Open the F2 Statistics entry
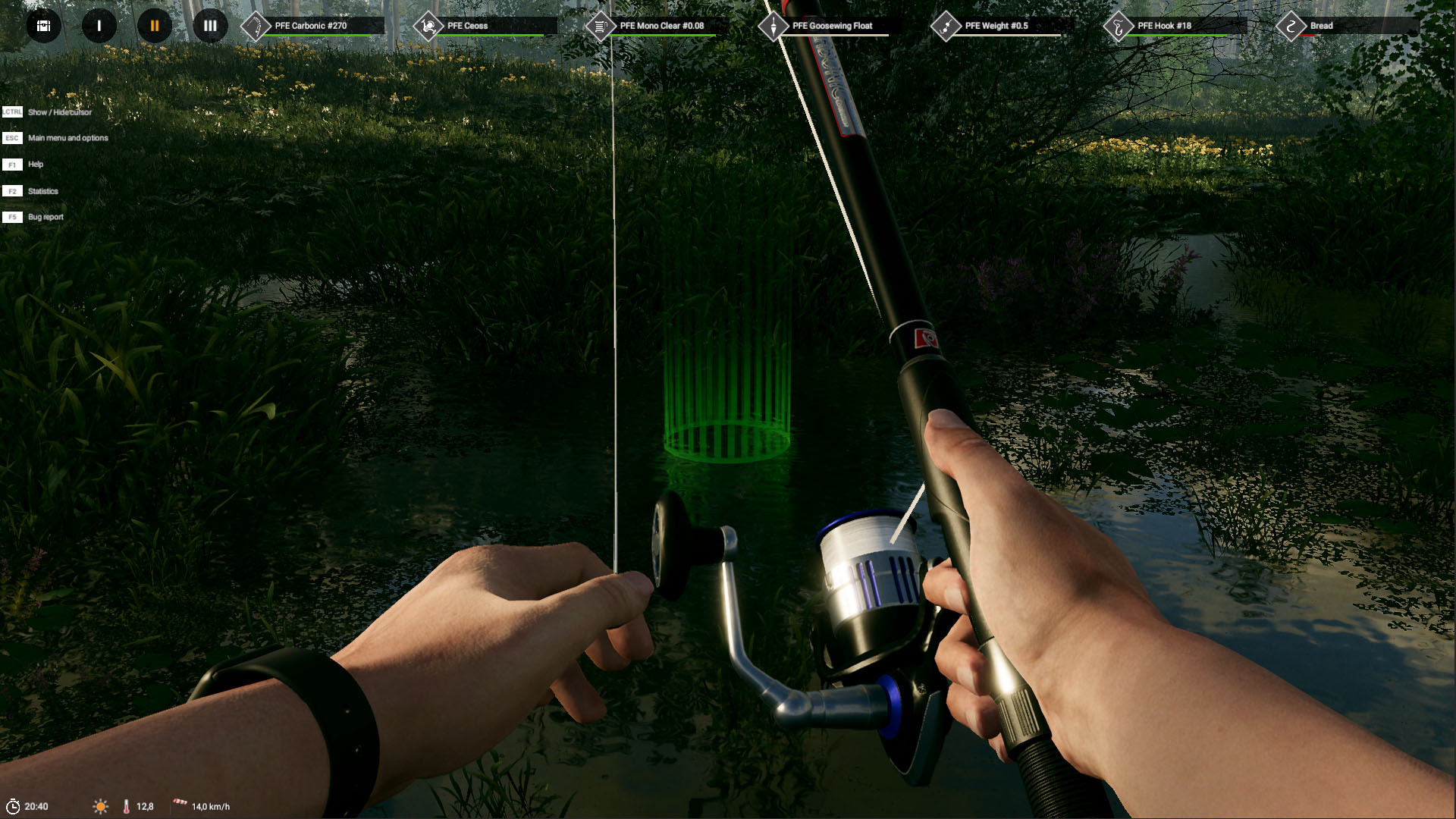Viewport: 1456px width, 819px height. pyautogui.click(x=43, y=191)
